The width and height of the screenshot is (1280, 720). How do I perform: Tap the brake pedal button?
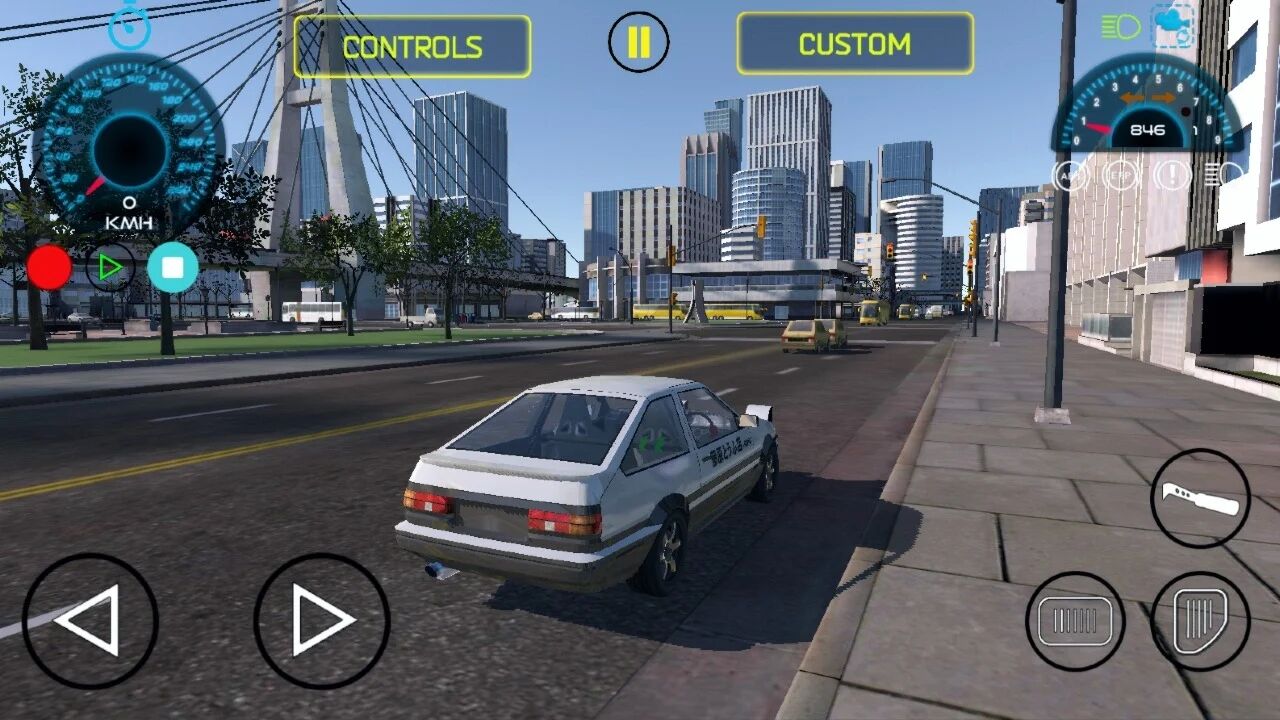[x=1075, y=621]
